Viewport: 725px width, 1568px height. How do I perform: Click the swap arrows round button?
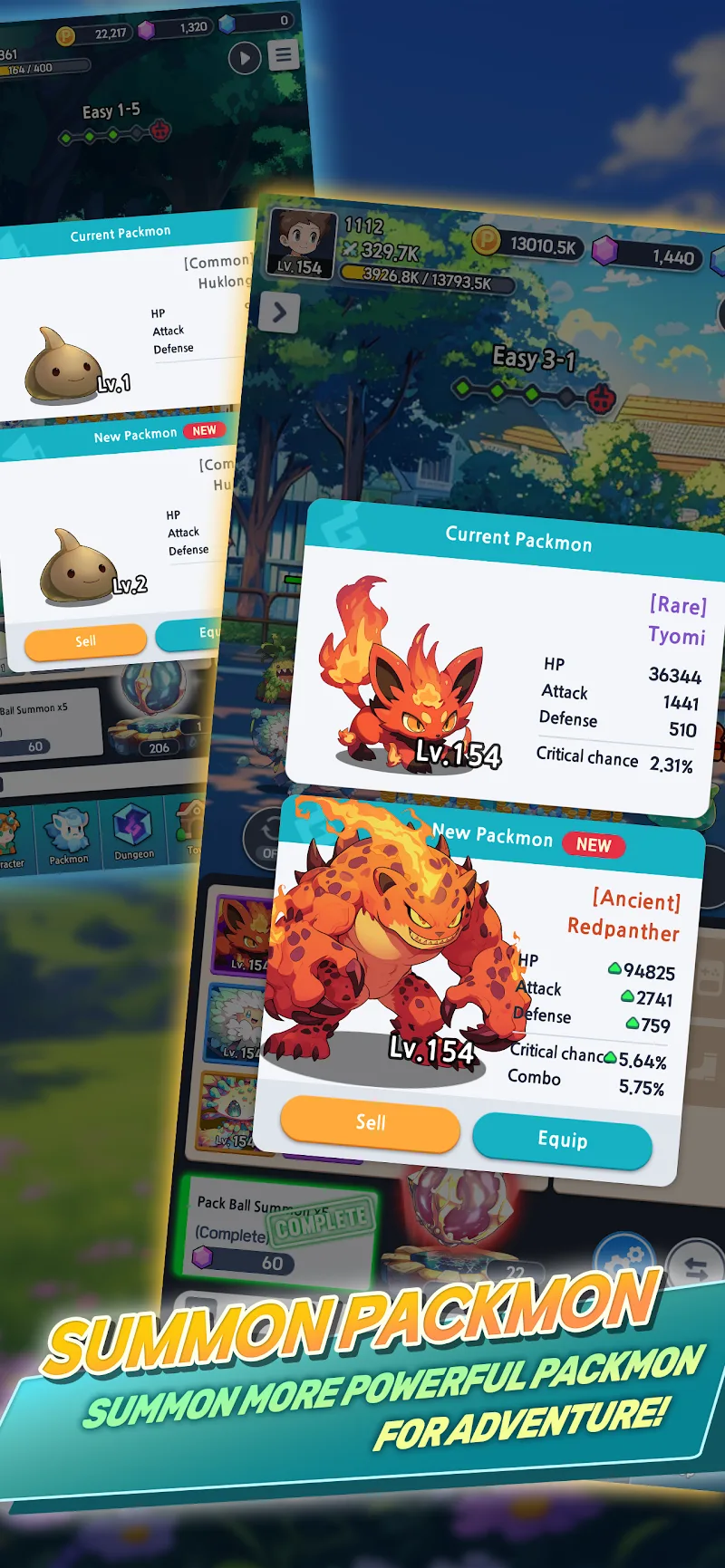click(x=695, y=1268)
